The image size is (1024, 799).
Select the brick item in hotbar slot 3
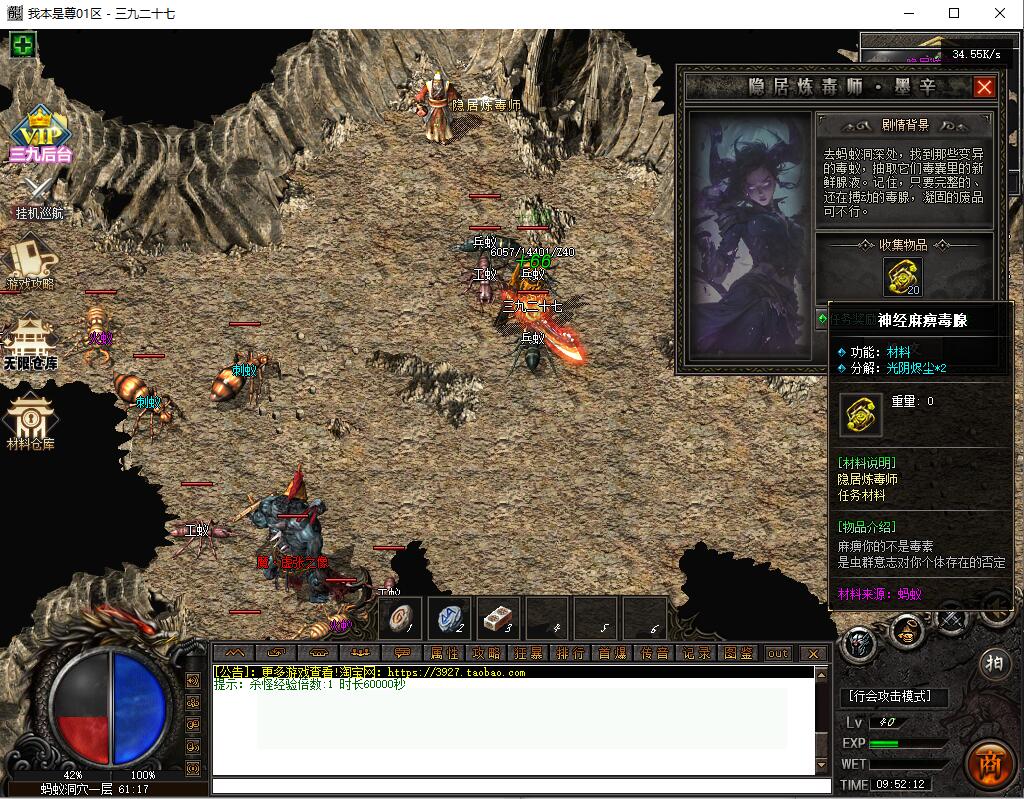click(498, 619)
